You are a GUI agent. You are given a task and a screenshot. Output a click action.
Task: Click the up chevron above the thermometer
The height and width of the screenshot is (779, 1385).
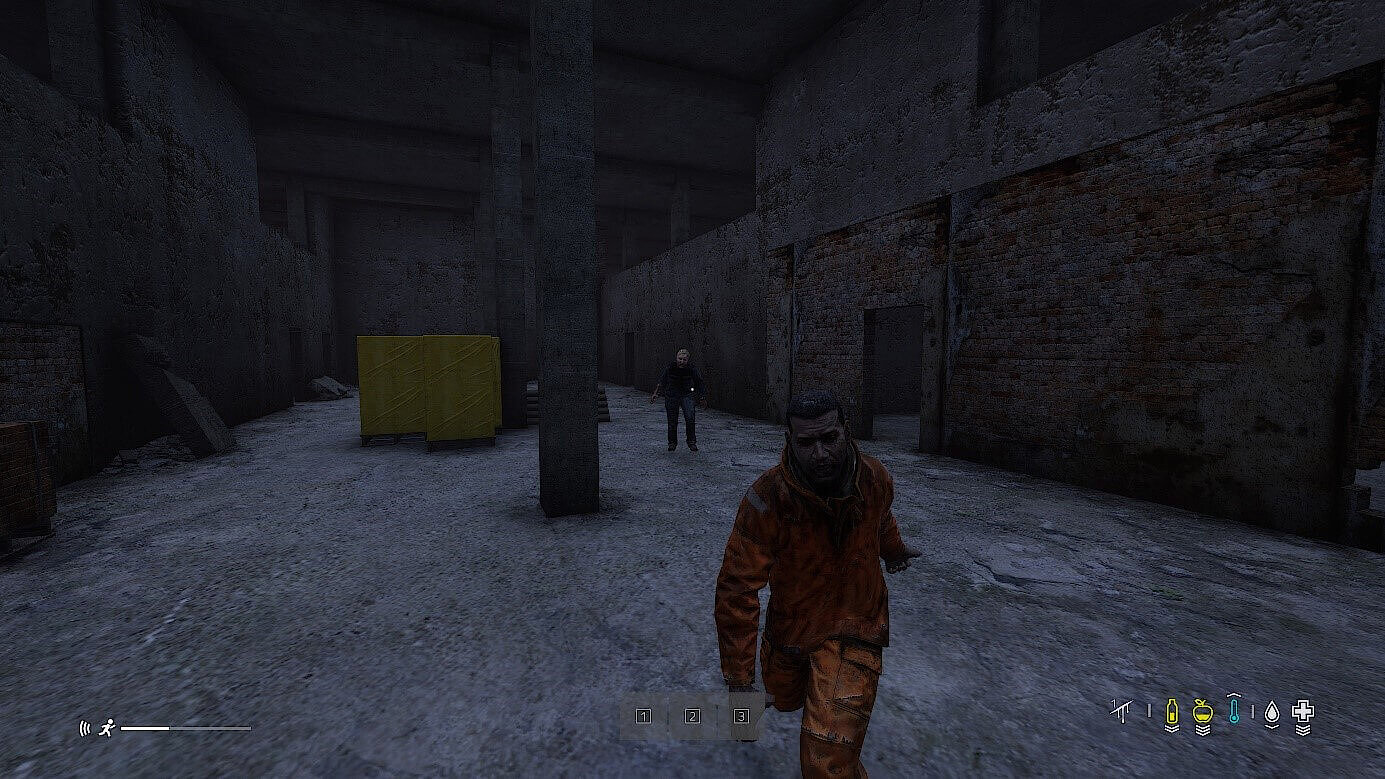click(1234, 695)
